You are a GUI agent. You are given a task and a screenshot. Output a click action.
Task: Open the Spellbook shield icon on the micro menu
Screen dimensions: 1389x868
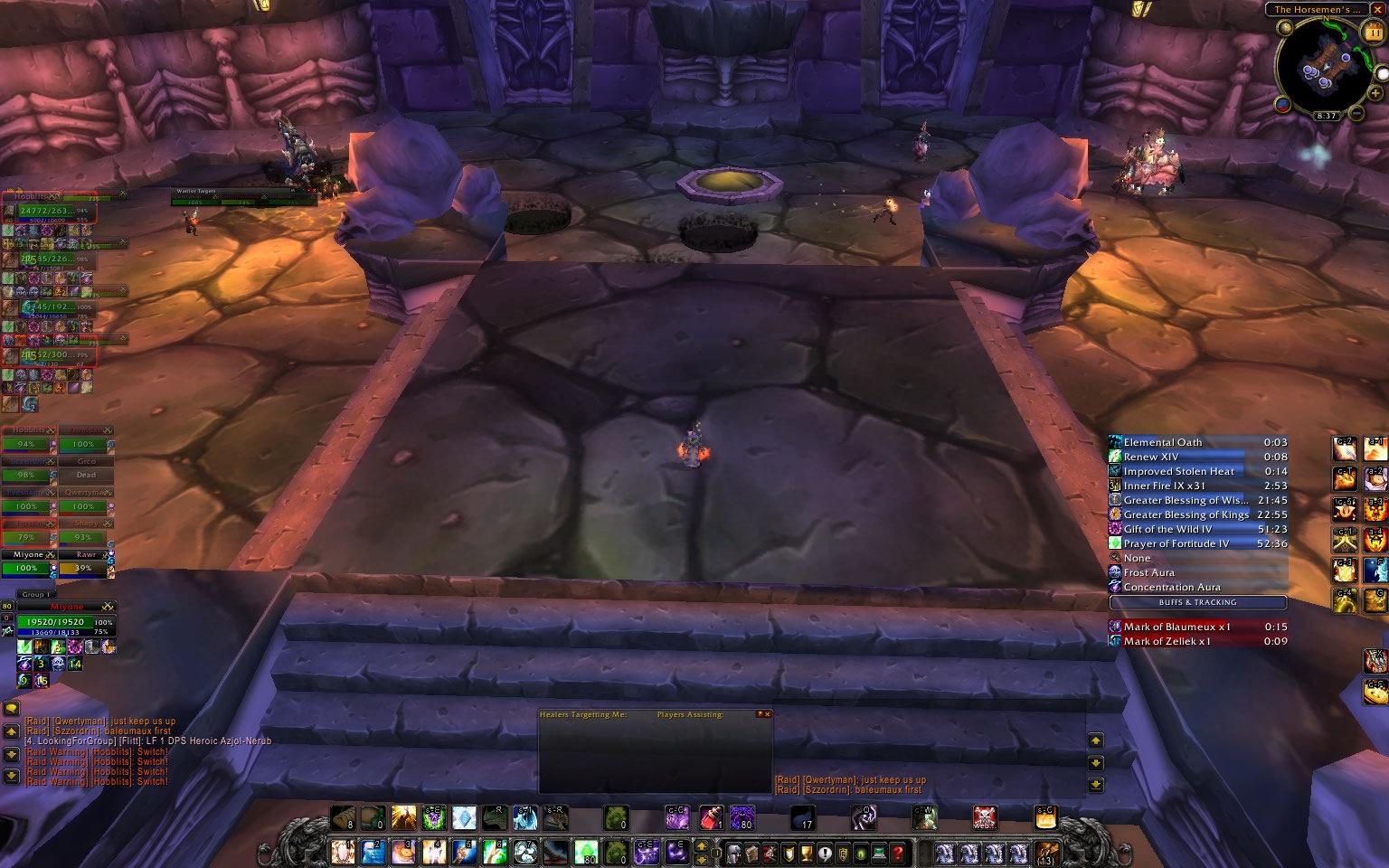click(787, 853)
